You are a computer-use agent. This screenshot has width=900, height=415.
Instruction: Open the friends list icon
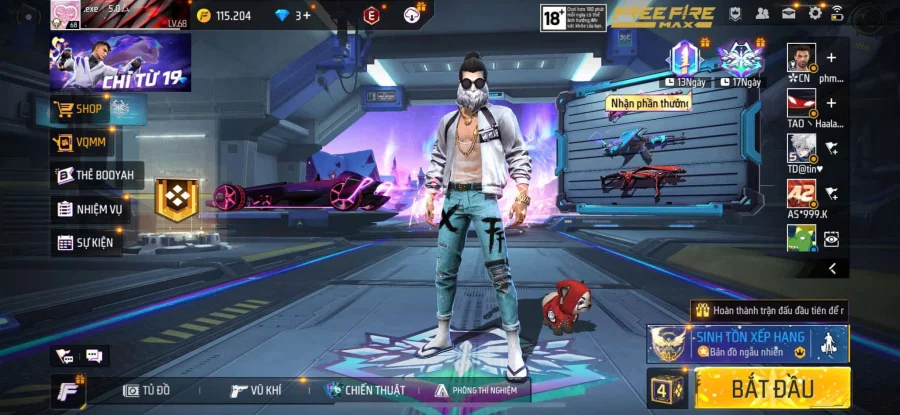point(763,14)
